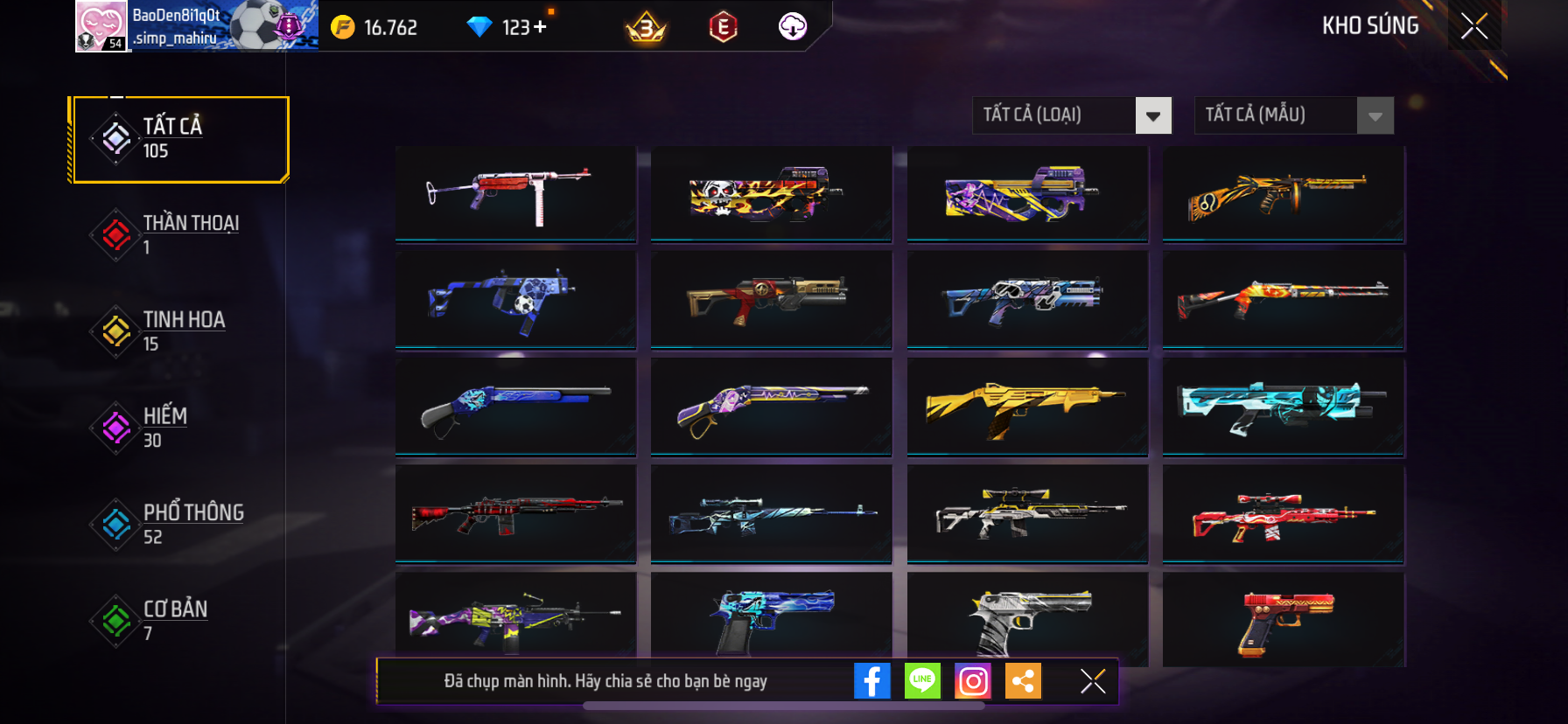Choose the PHỔ THÔNG rarity tab
Viewport: 1568px width, 724px height.
[x=180, y=524]
